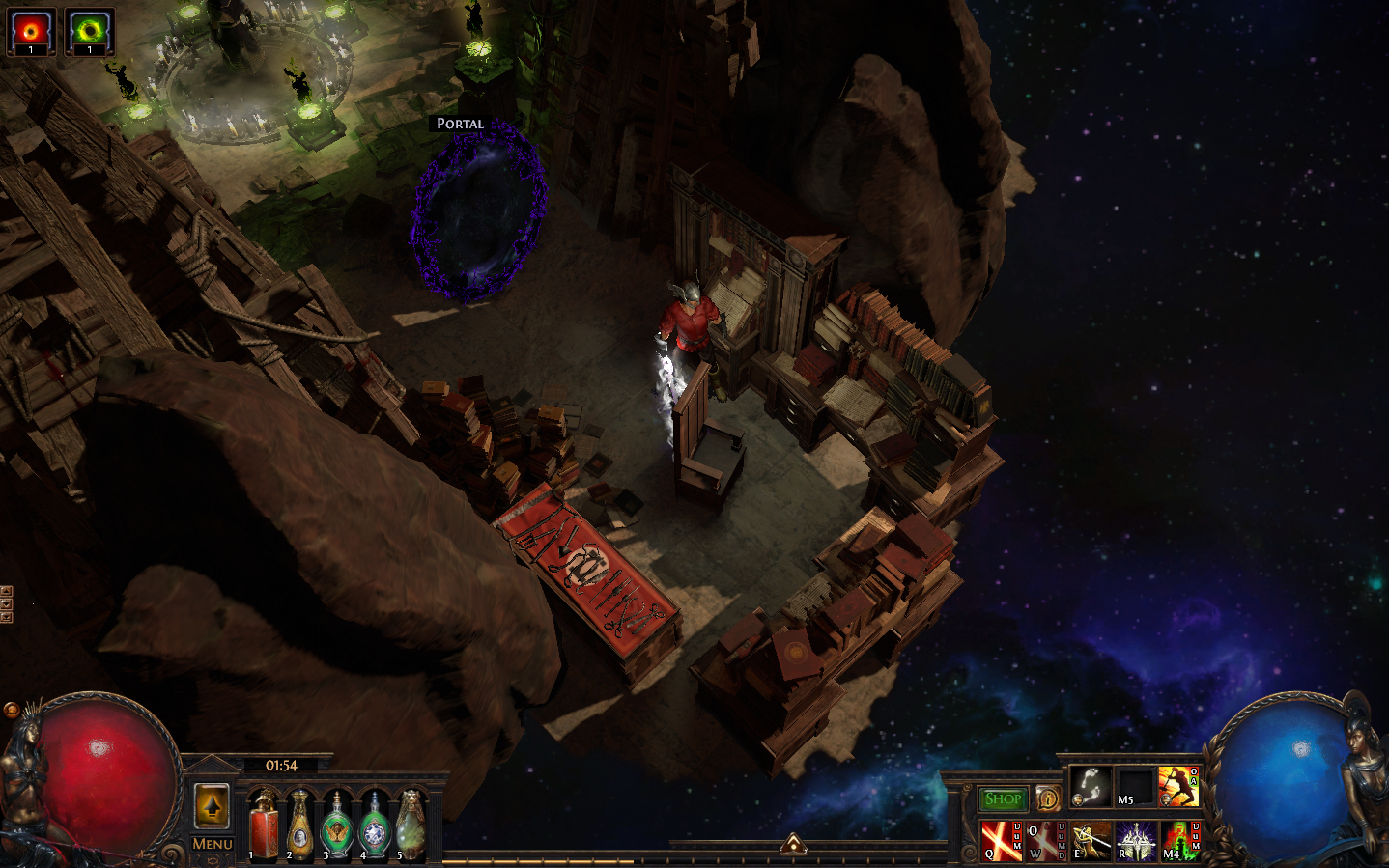1389x868 pixels.
Task: Activate the golden swordsman skill on E
Action: (1091, 840)
